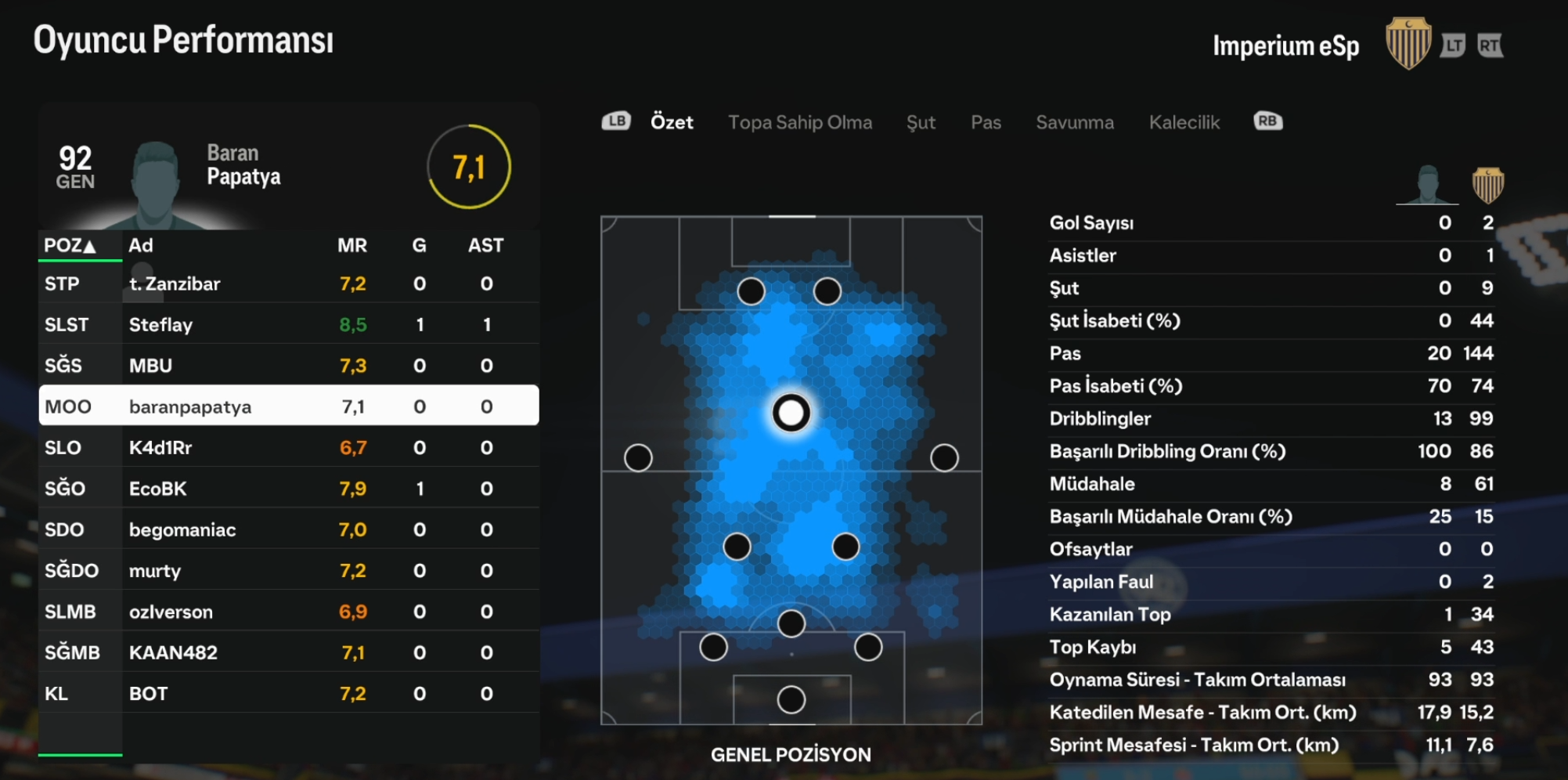Sort players by POZ column
1568x780 pixels.
(x=70, y=246)
